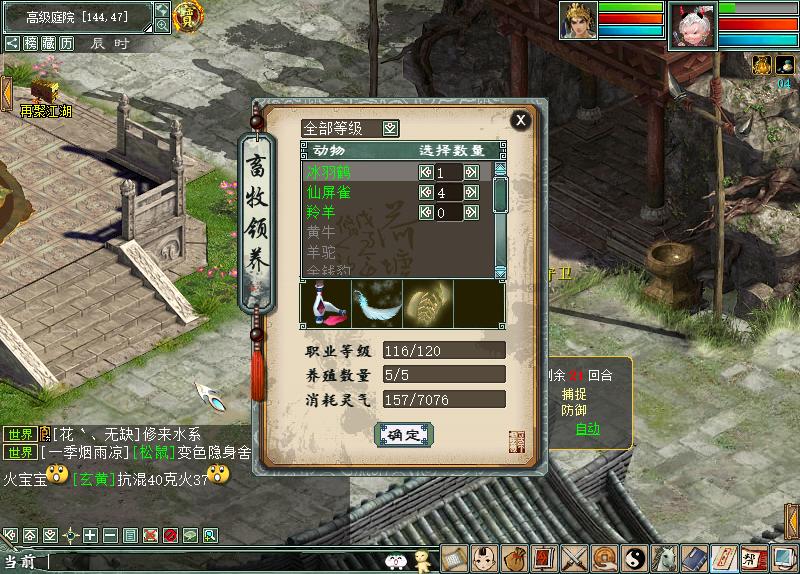Click the white feather product icon
The image size is (800, 574).
click(377, 303)
